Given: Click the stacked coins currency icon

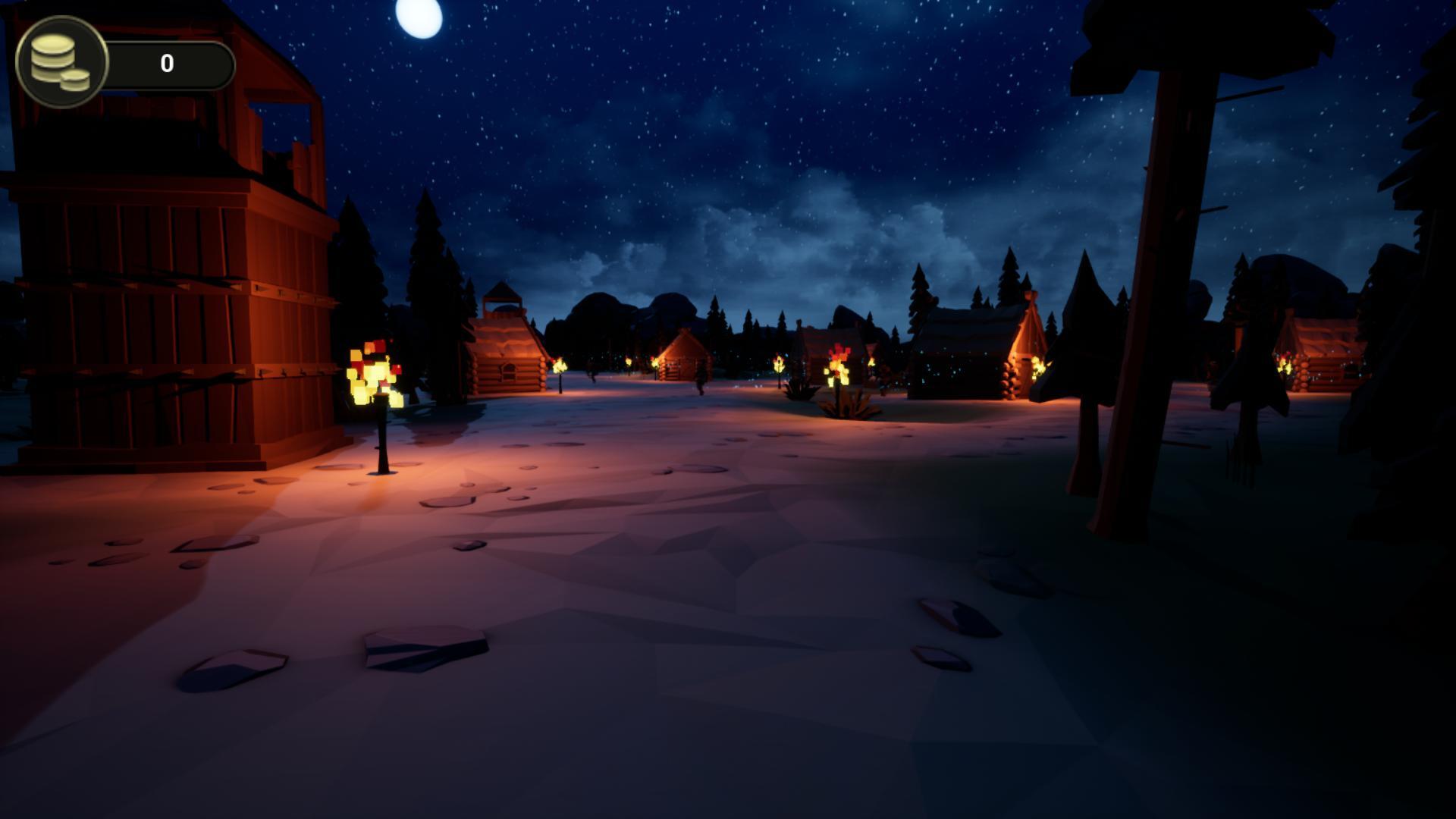Looking at the screenshot, I should tap(62, 61).
